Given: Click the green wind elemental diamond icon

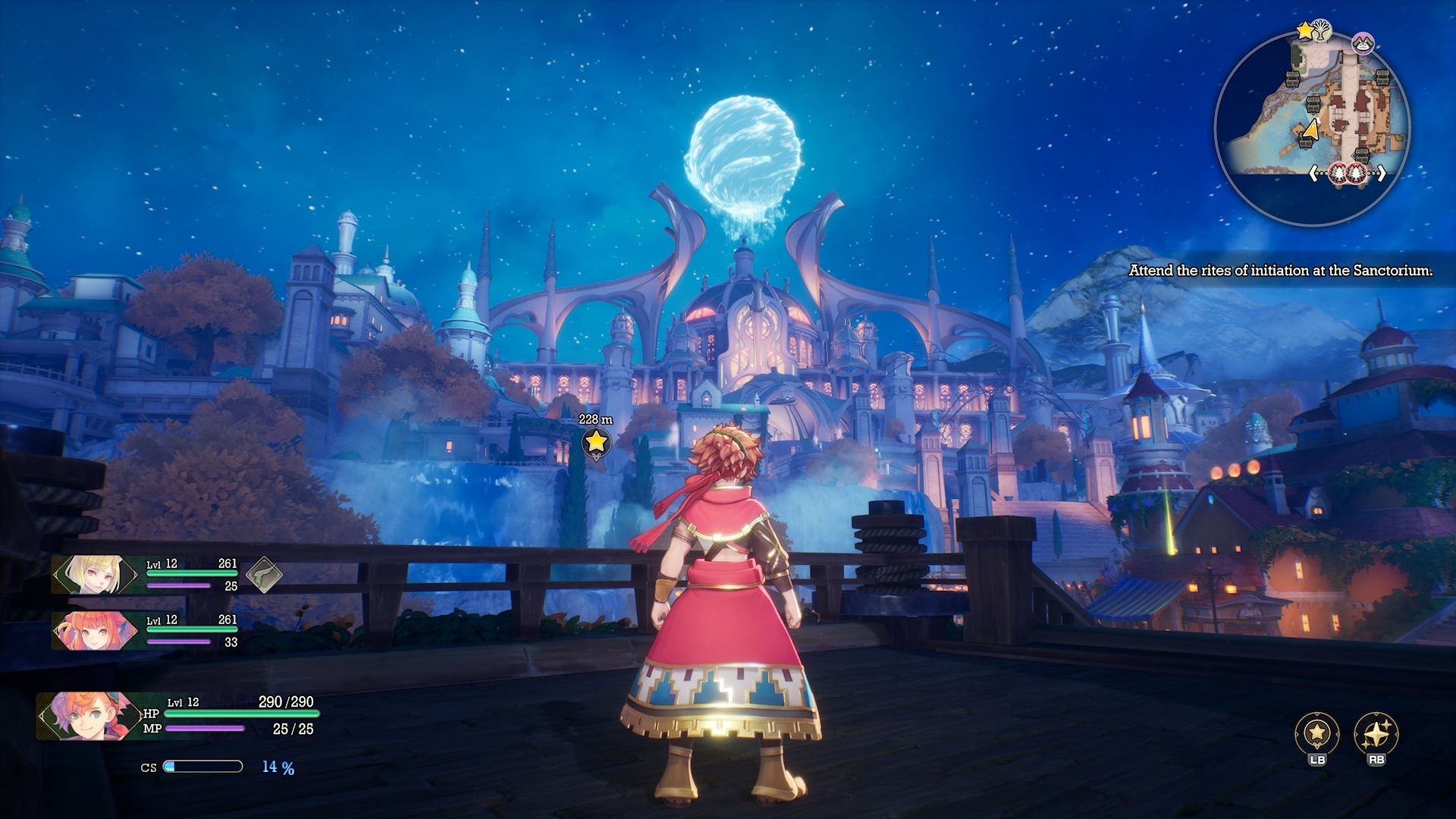Looking at the screenshot, I should 264,574.
